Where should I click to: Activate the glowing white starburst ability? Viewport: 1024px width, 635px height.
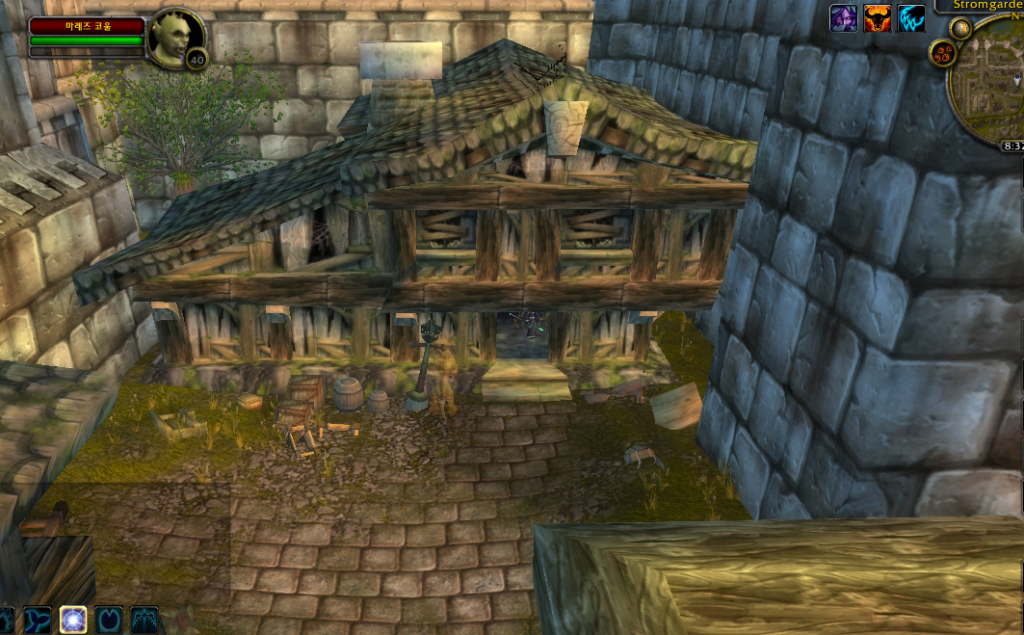pos(73,620)
